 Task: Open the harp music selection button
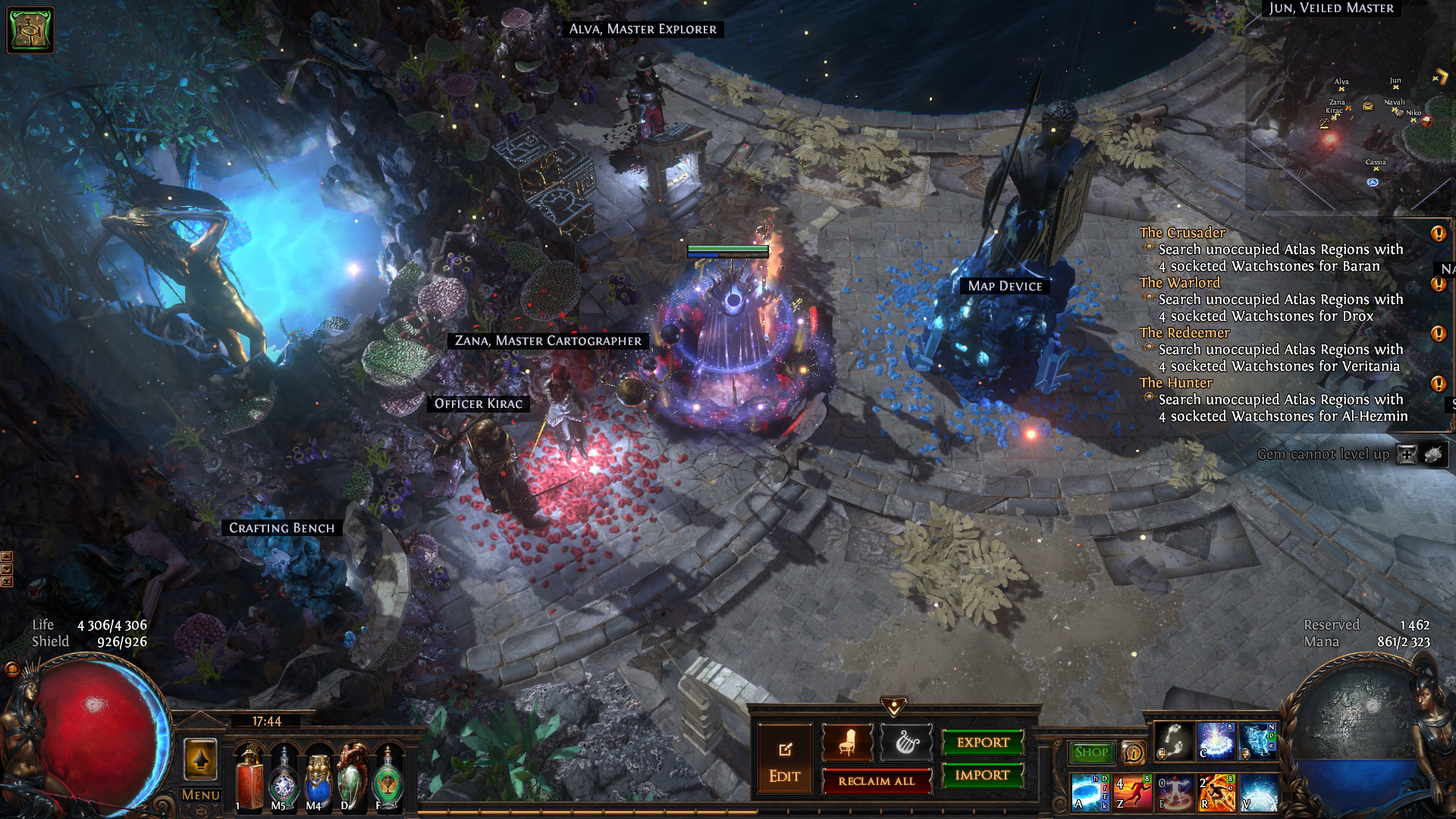[x=906, y=742]
